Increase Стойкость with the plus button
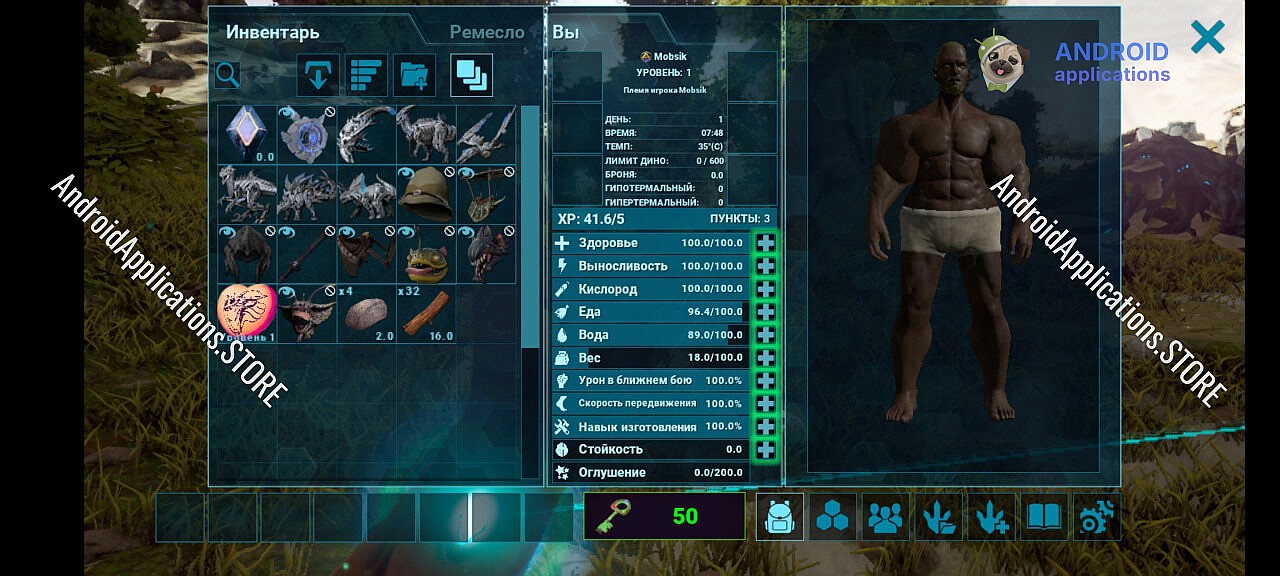 click(765, 450)
